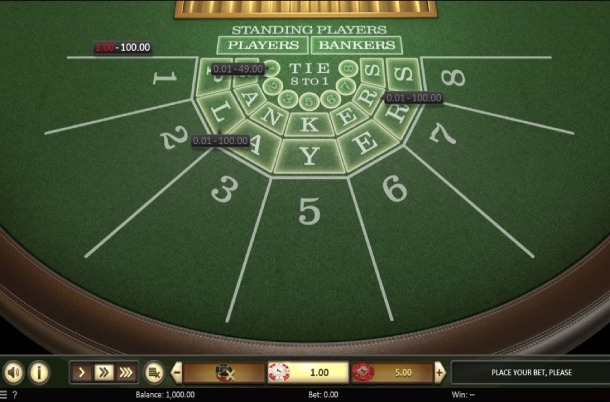Click the plus button beside the chip selector
Image resolution: width=610 pixels, height=402 pixels.
[x=439, y=373]
